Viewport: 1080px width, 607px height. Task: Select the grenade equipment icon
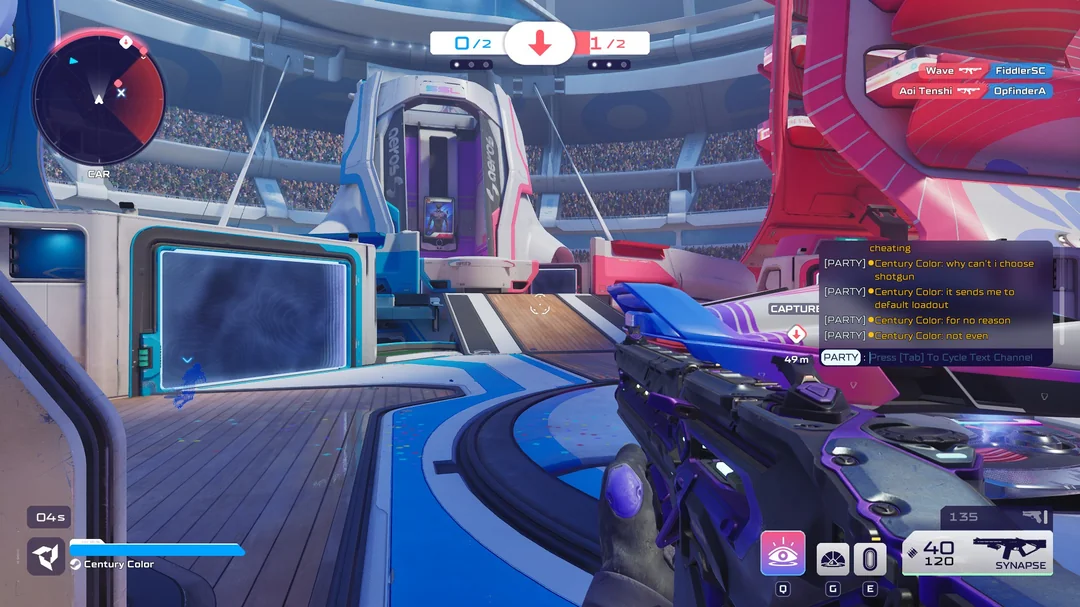pyautogui.click(x=833, y=559)
